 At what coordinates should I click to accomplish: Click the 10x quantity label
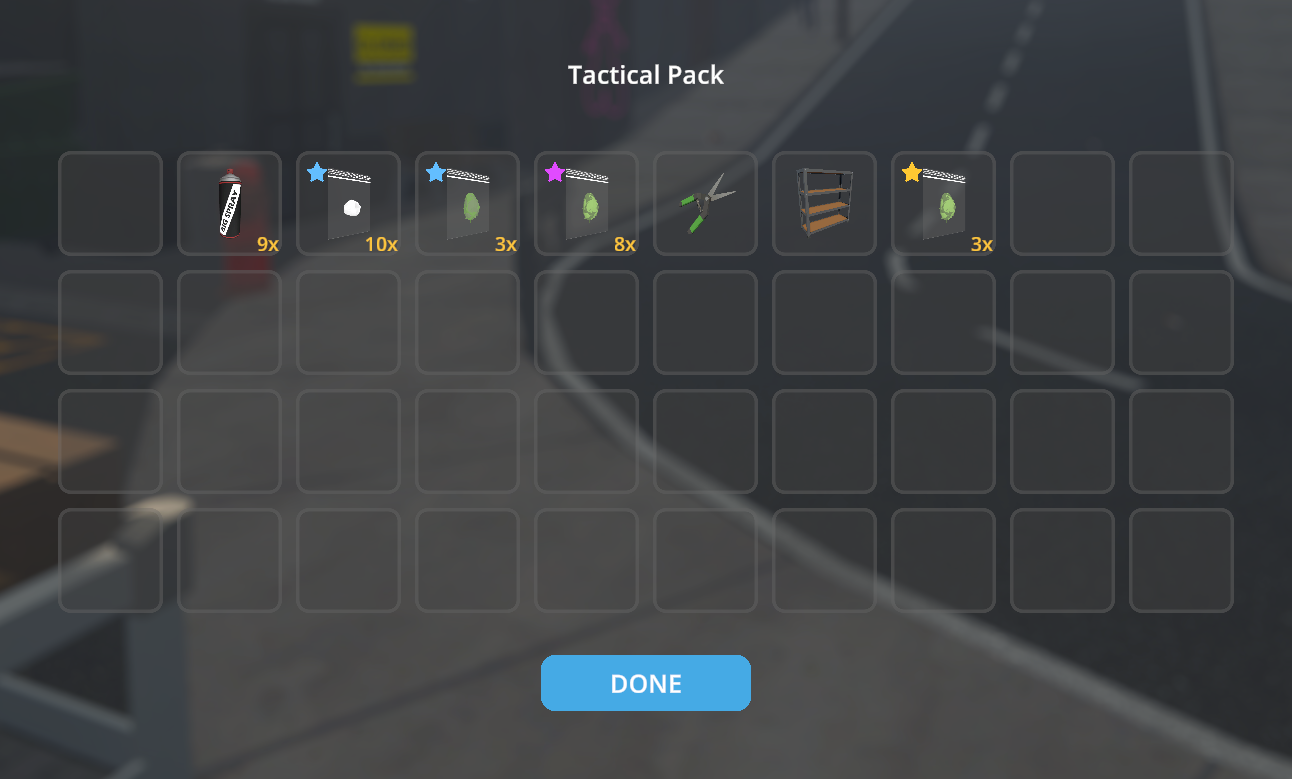pos(383,243)
